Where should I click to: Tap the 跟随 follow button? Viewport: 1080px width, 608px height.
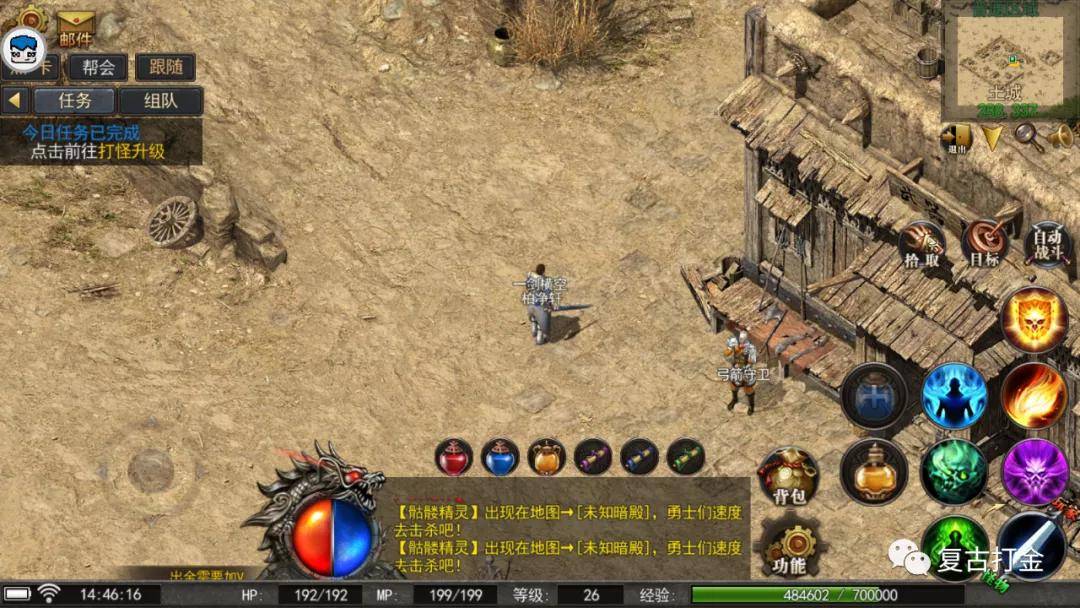pyautogui.click(x=165, y=67)
